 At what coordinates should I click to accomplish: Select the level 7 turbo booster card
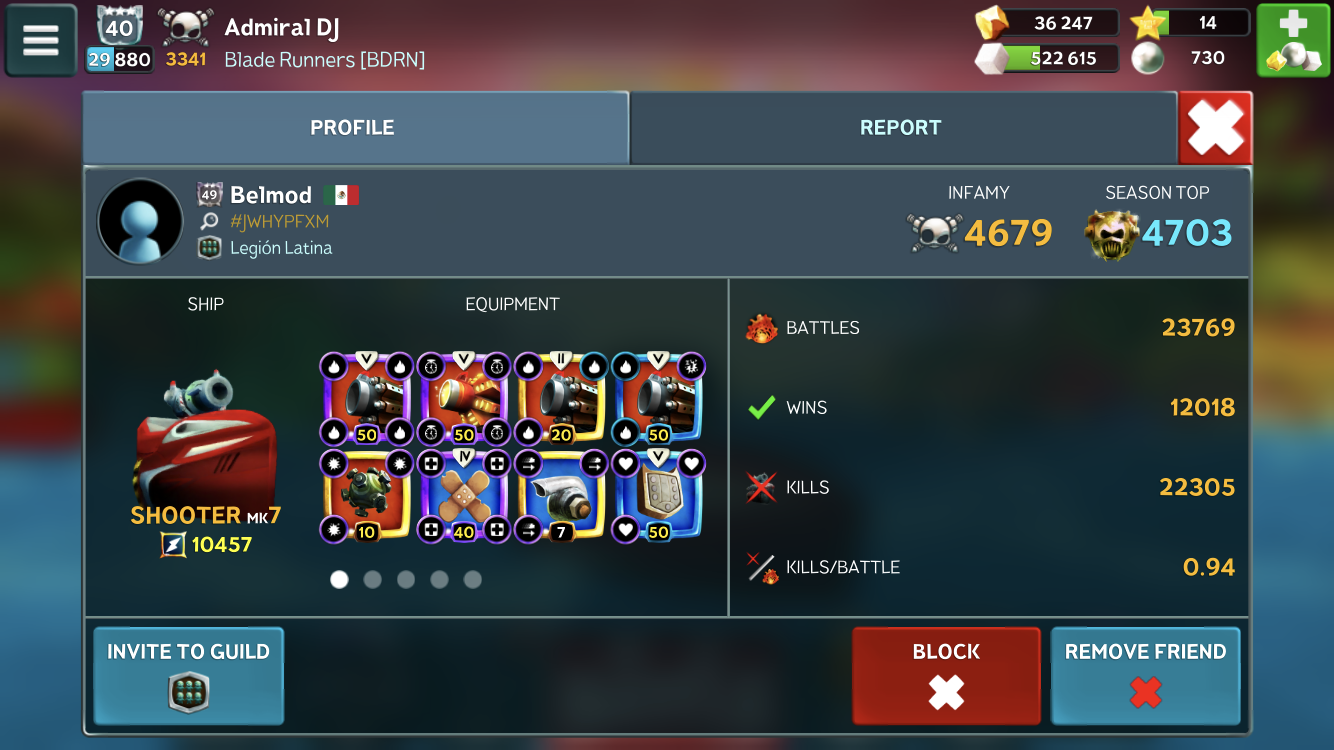coord(562,496)
